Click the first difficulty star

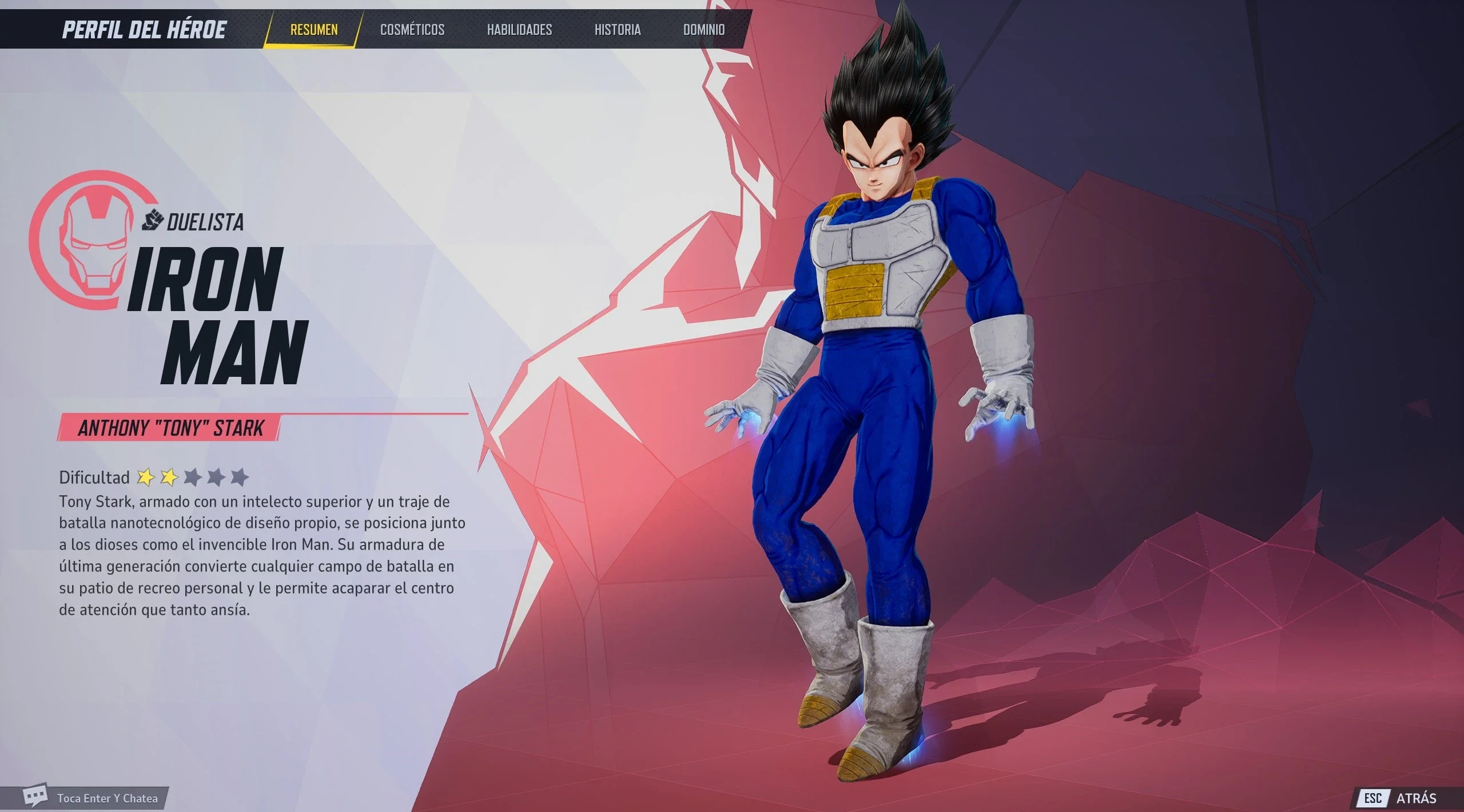145,476
